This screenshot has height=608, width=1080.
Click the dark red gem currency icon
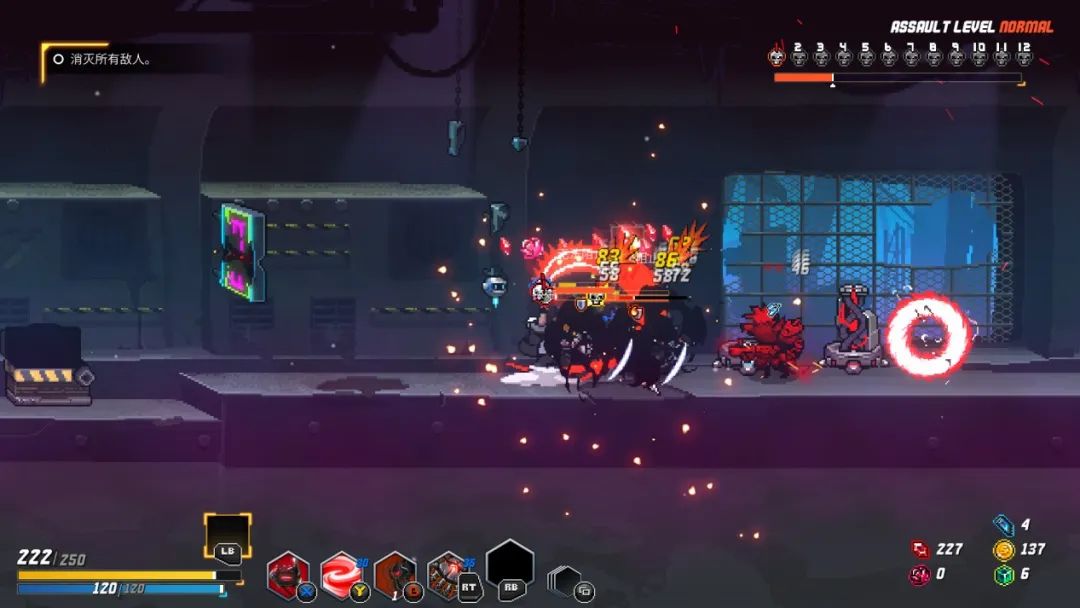[920, 574]
